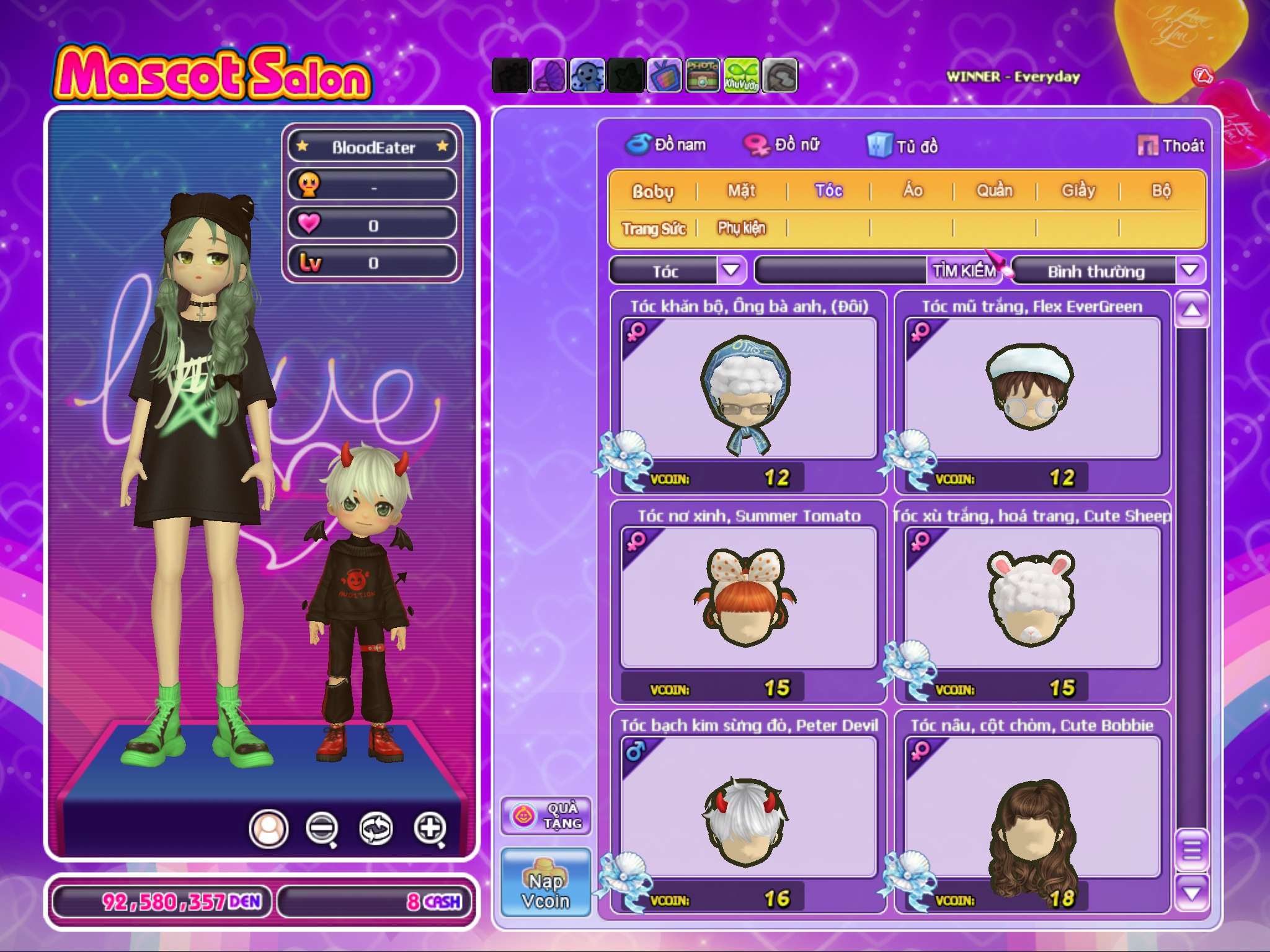Open the Quần pants category
Screen dimensions: 1270x952
pos(994,191)
